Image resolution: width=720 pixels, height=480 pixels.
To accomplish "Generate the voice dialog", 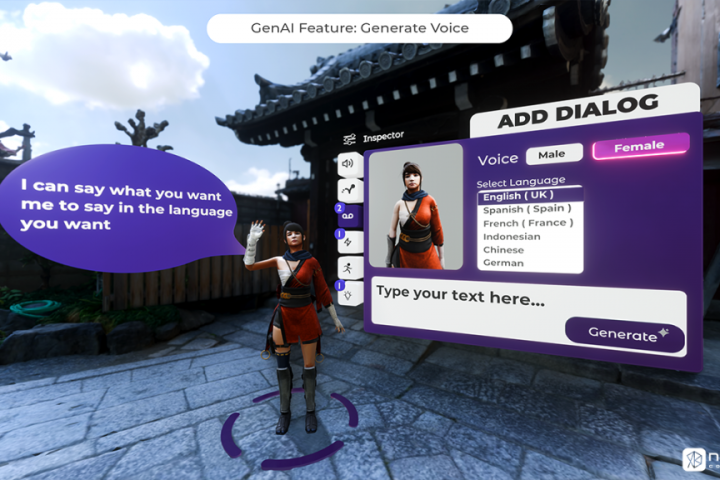I will 625,334.
